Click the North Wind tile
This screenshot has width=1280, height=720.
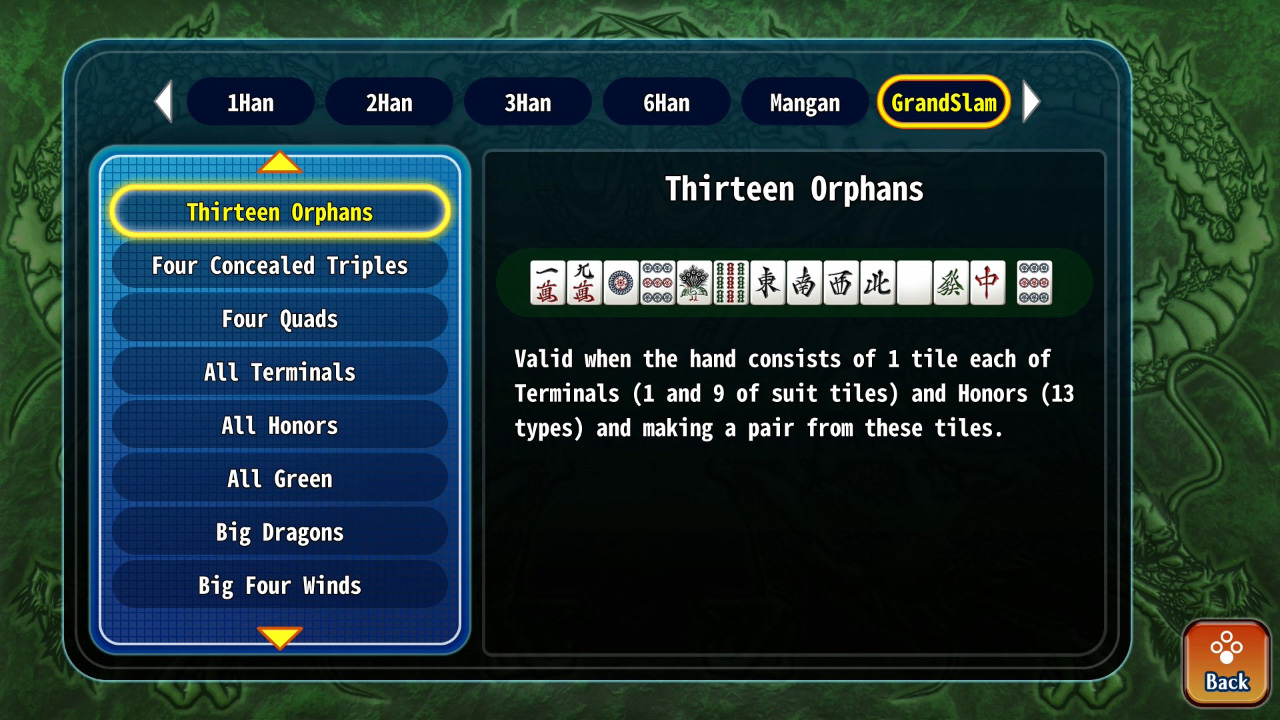[877, 283]
